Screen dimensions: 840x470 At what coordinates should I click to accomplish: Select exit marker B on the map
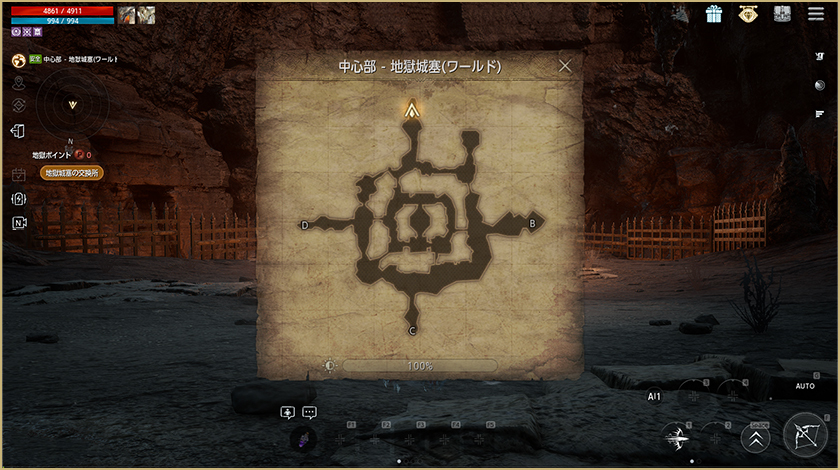coord(532,224)
